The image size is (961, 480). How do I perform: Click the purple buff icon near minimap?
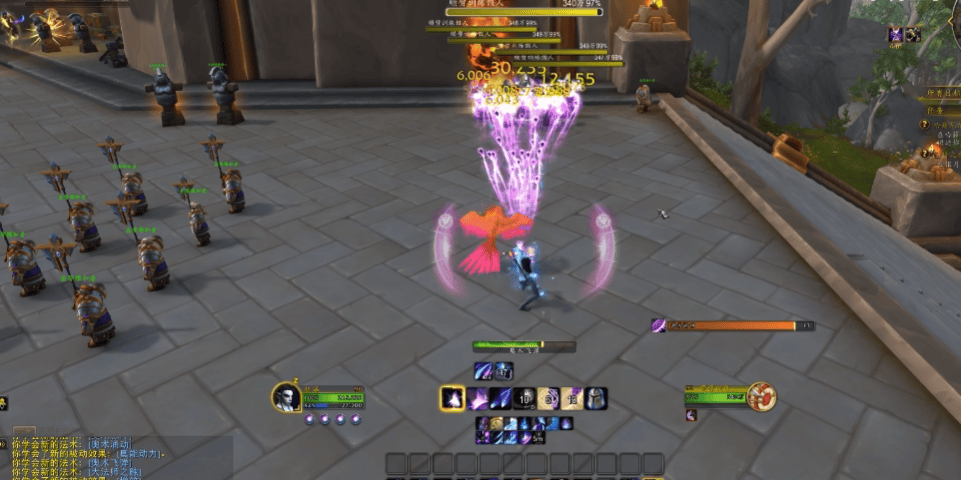point(898,35)
